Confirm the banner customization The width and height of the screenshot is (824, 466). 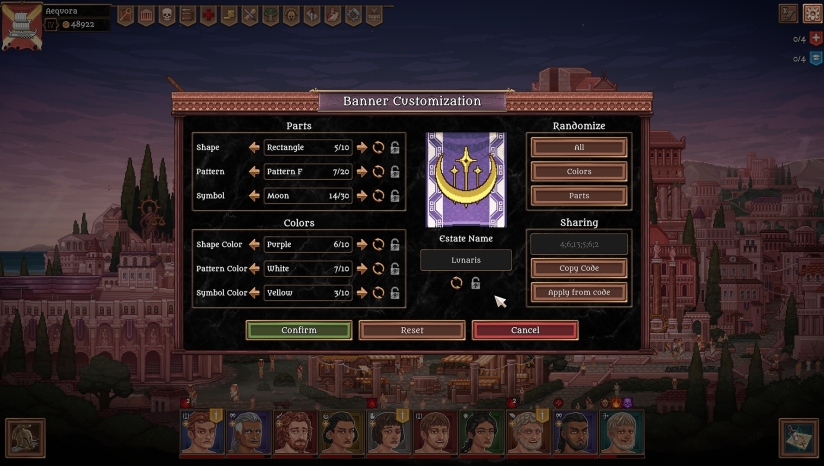pyautogui.click(x=299, y=330)
